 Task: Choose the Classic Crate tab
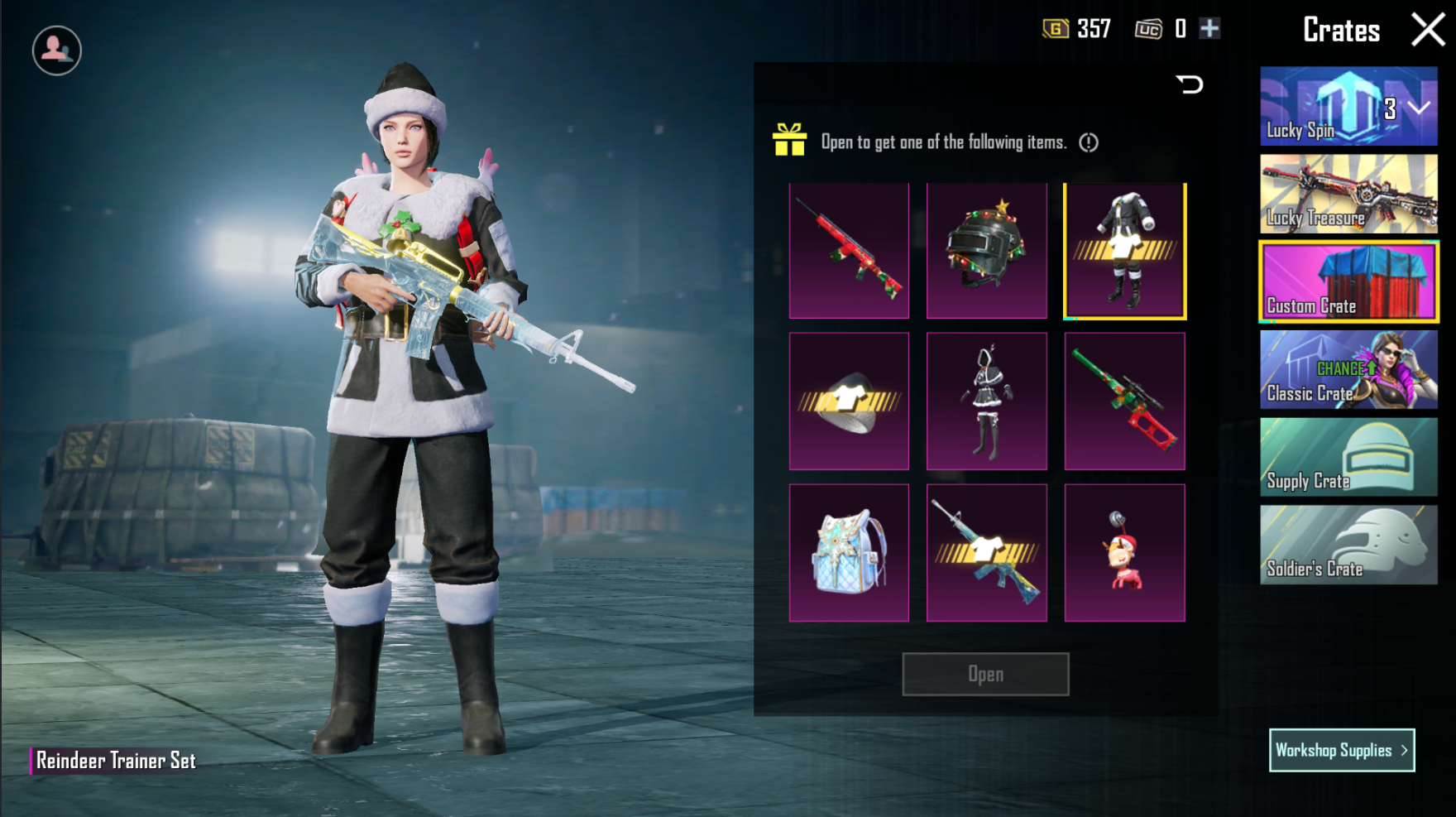(x=1348, y=369)
